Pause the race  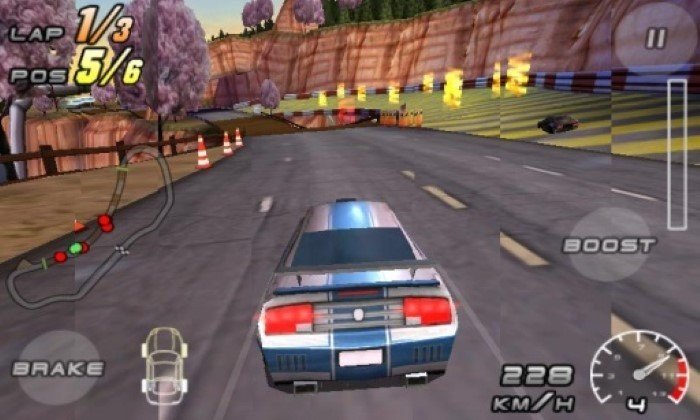[x=655, y=40]
